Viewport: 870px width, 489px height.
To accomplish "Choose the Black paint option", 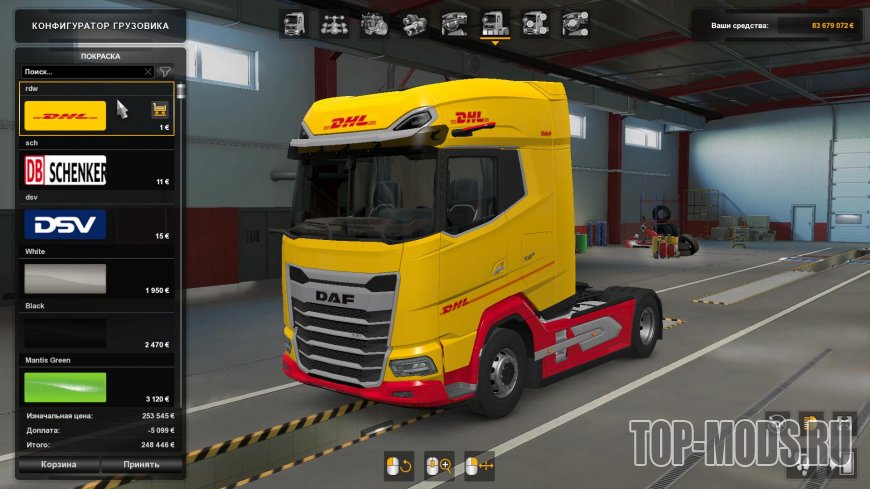I will [x=65, y=332].
